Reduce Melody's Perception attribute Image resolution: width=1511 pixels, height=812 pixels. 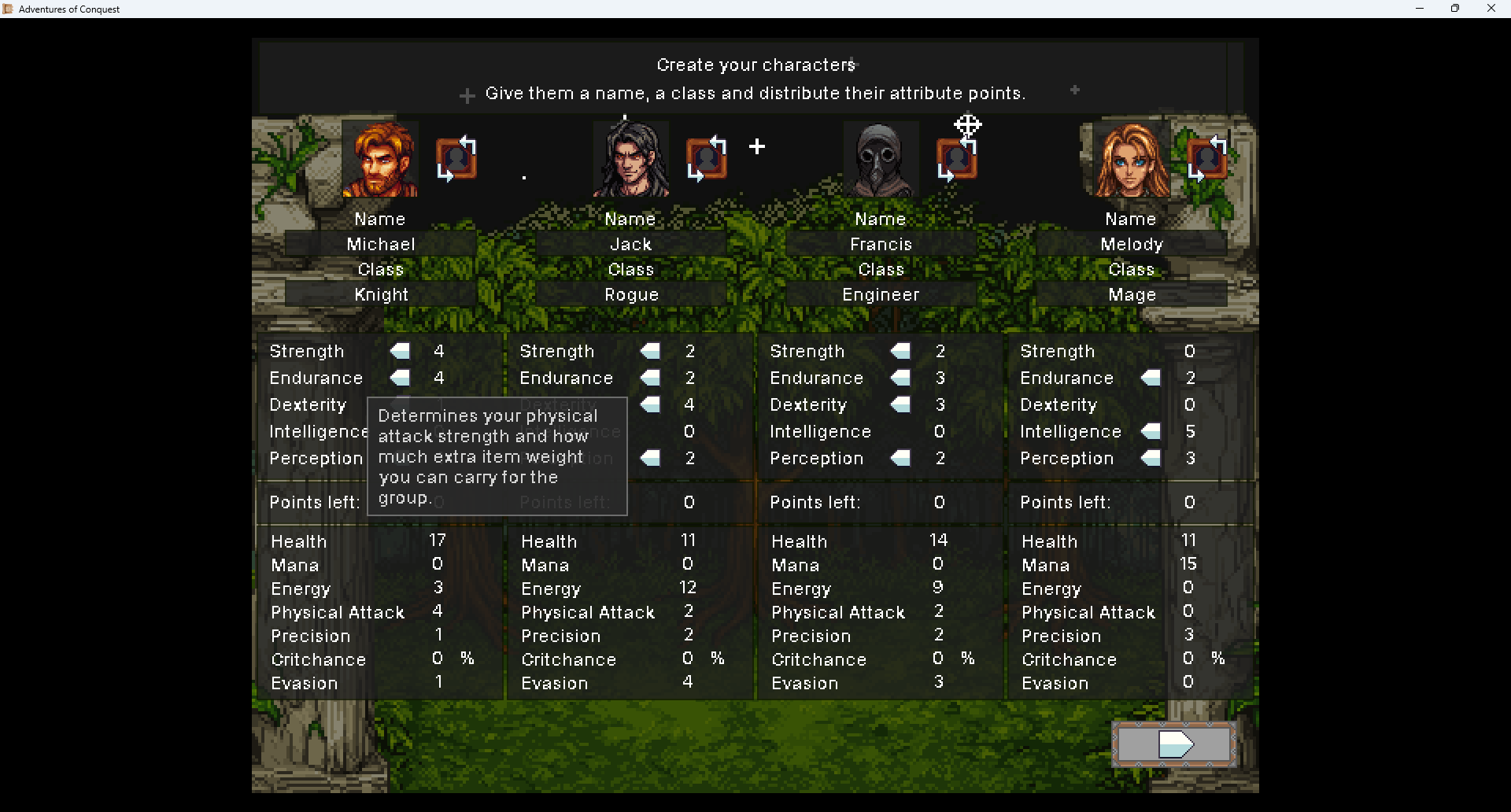click(x=1151, y=458)
